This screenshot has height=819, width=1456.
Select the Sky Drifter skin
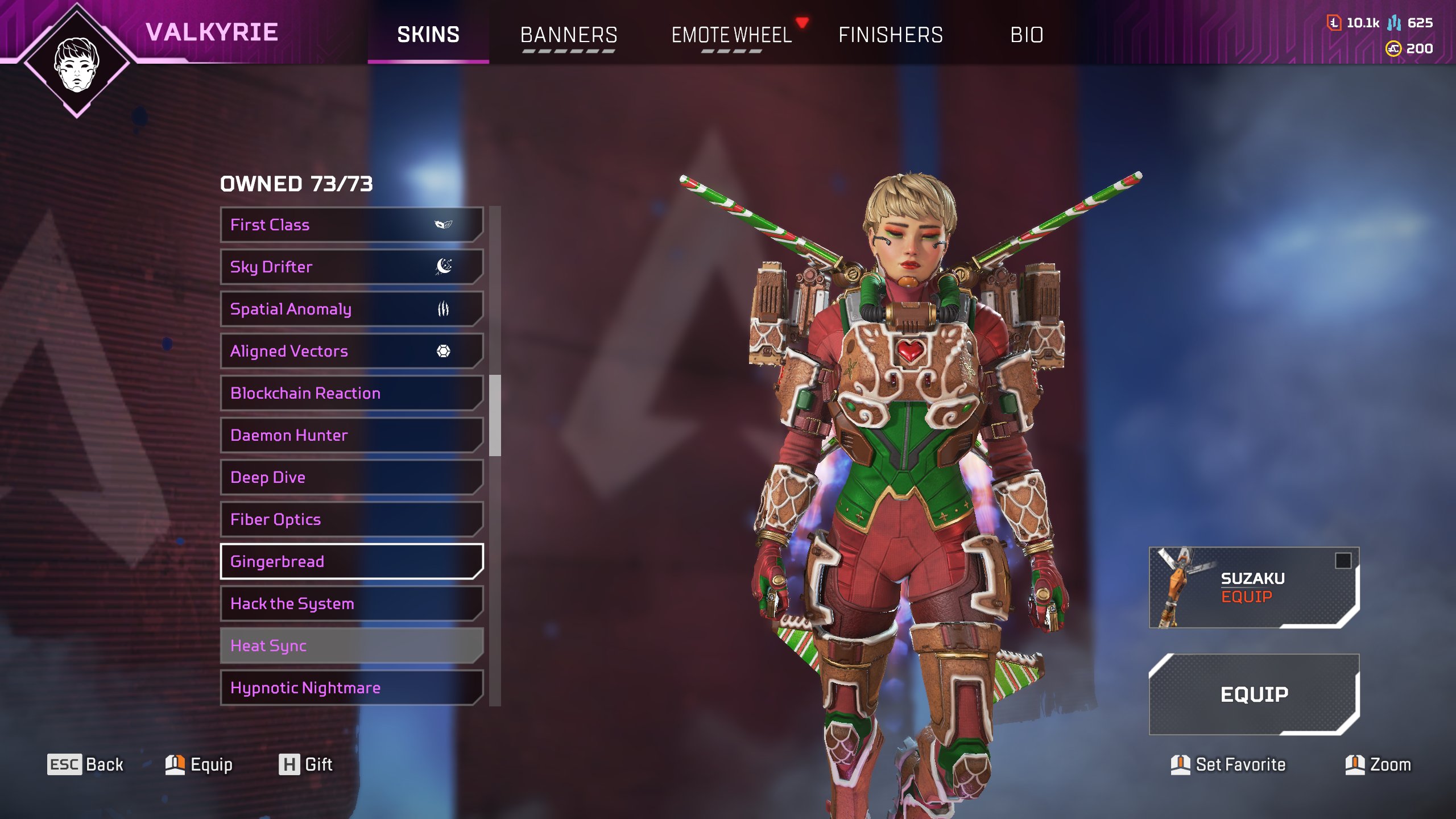(351, 267)
